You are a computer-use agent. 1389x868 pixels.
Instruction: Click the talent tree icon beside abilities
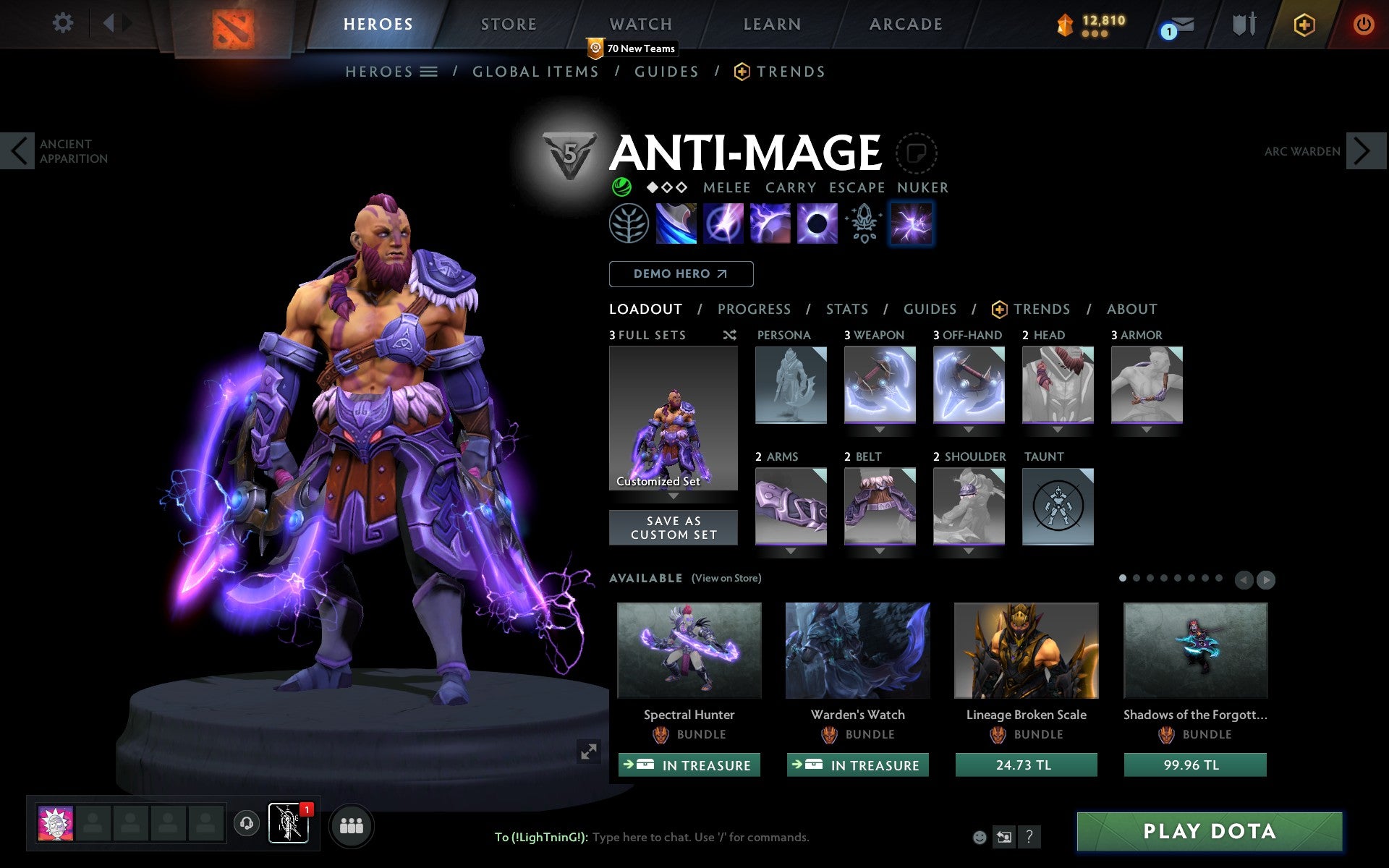pos(629,223)
